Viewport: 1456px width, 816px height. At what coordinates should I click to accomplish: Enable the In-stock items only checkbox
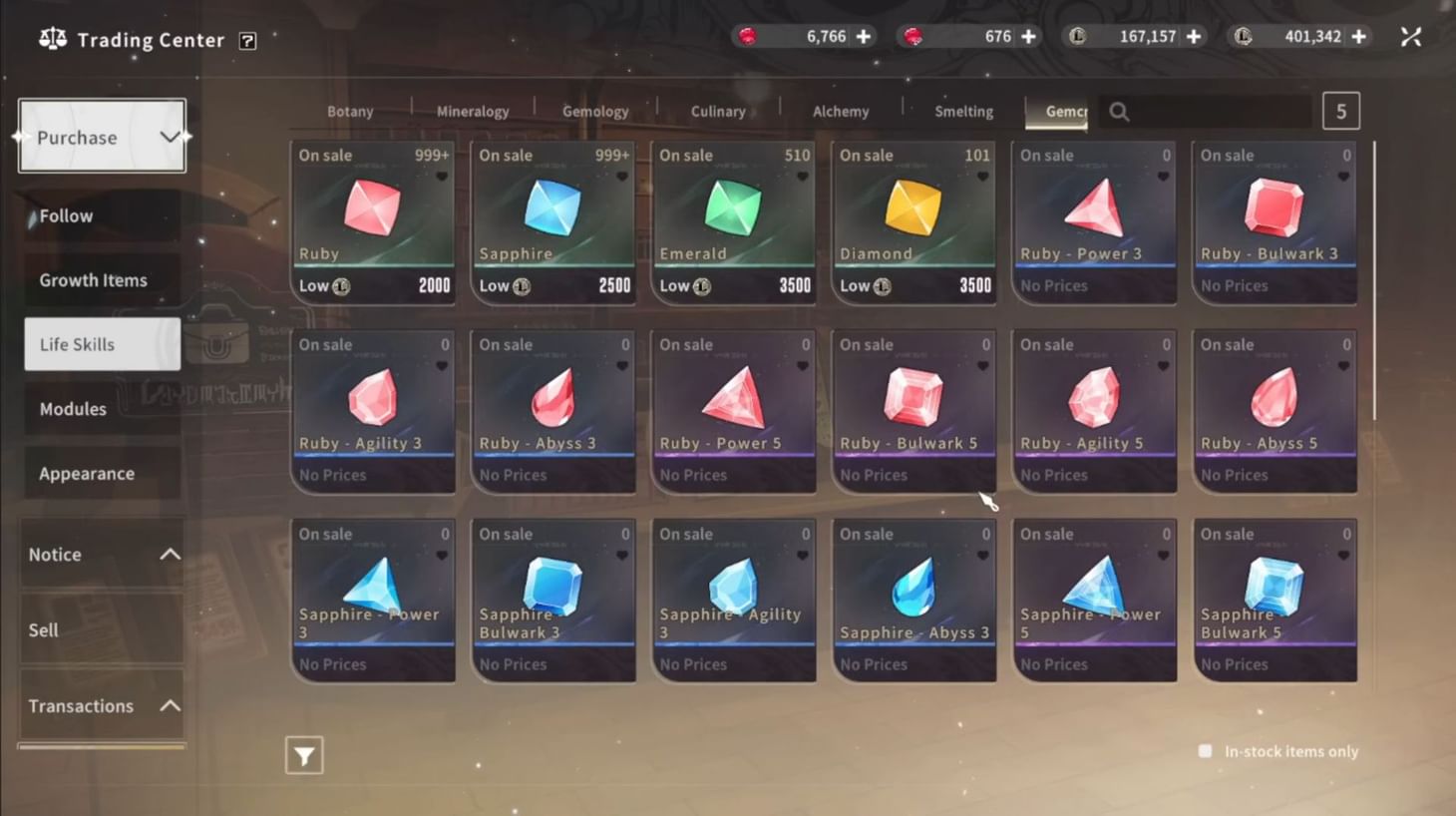[x=1204, y=751]
